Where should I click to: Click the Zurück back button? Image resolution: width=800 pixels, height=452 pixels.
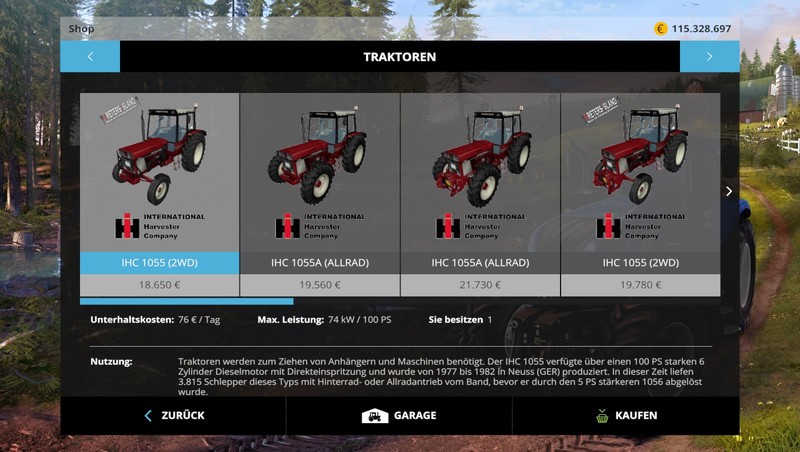point(173,415)
